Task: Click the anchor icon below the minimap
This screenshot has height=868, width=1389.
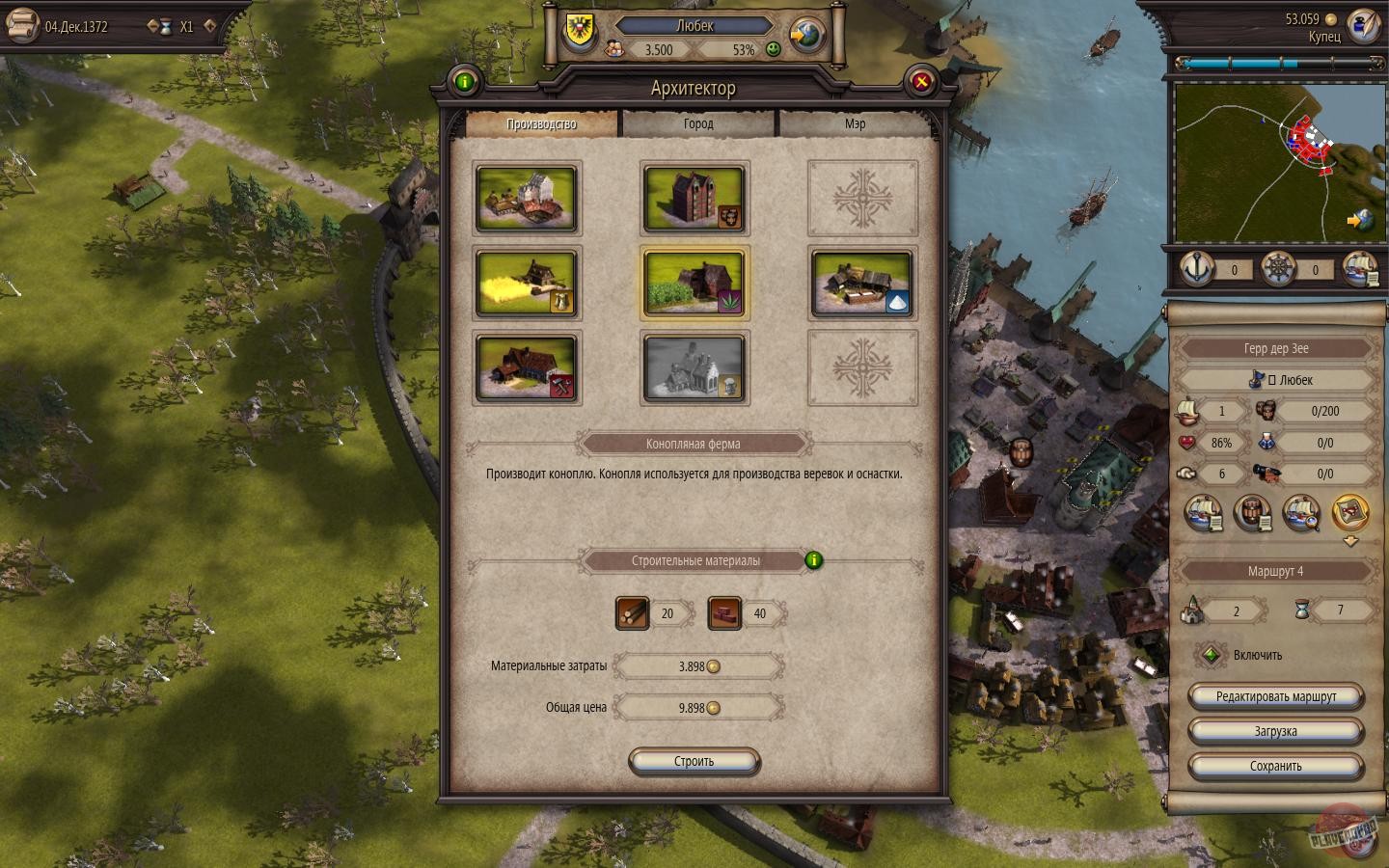Action: 1196,270
